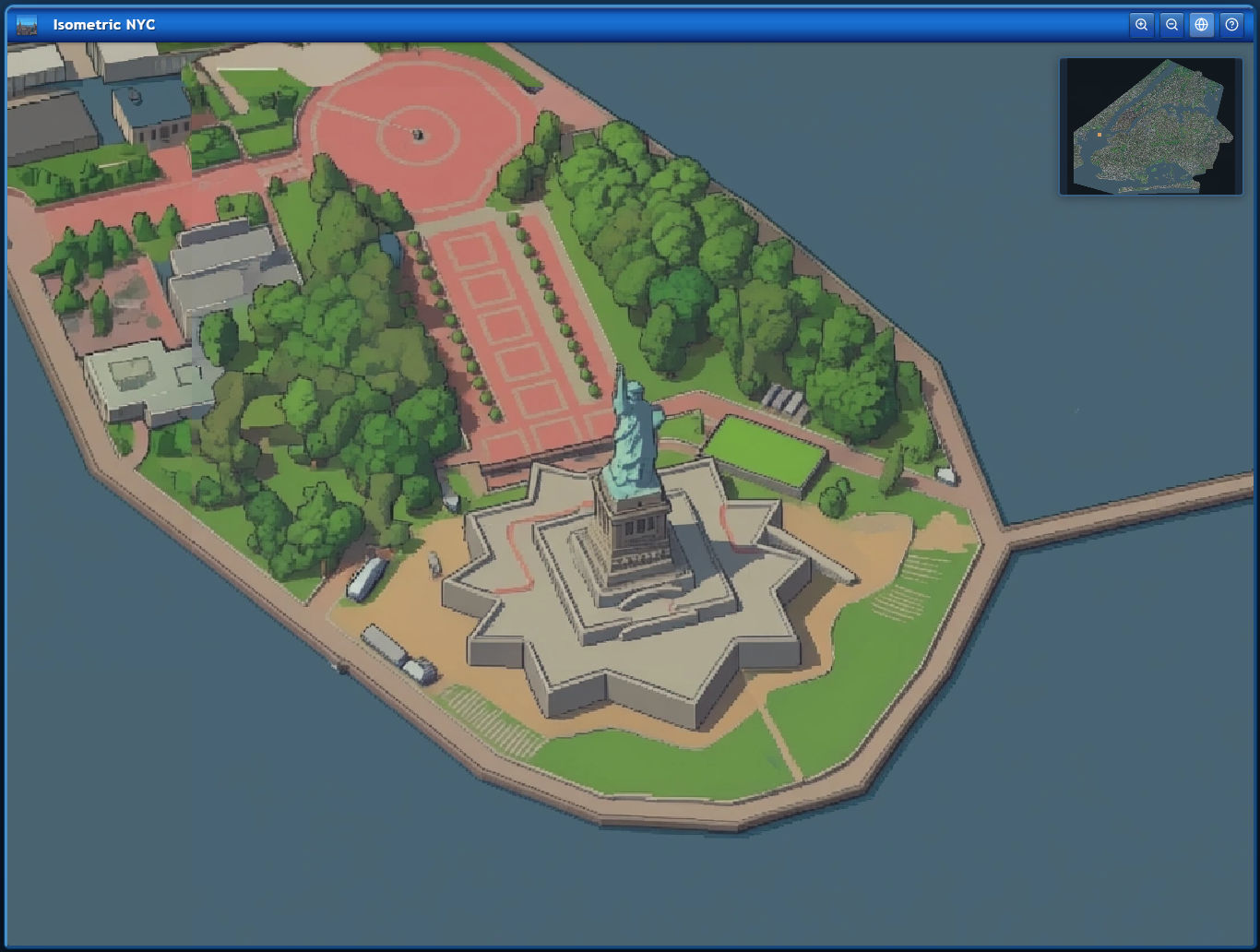Zoom out with the magnifier minus button

tap(1171, 25)
